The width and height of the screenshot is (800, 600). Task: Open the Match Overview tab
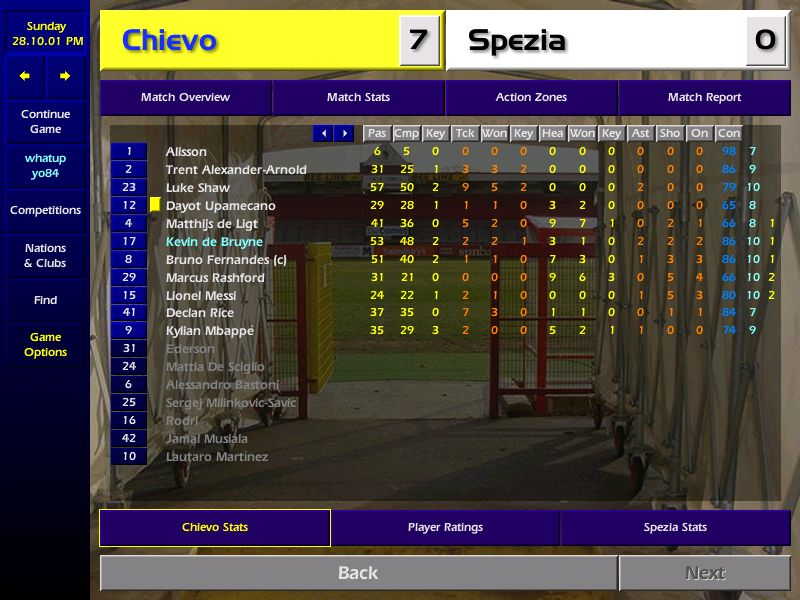185,98
